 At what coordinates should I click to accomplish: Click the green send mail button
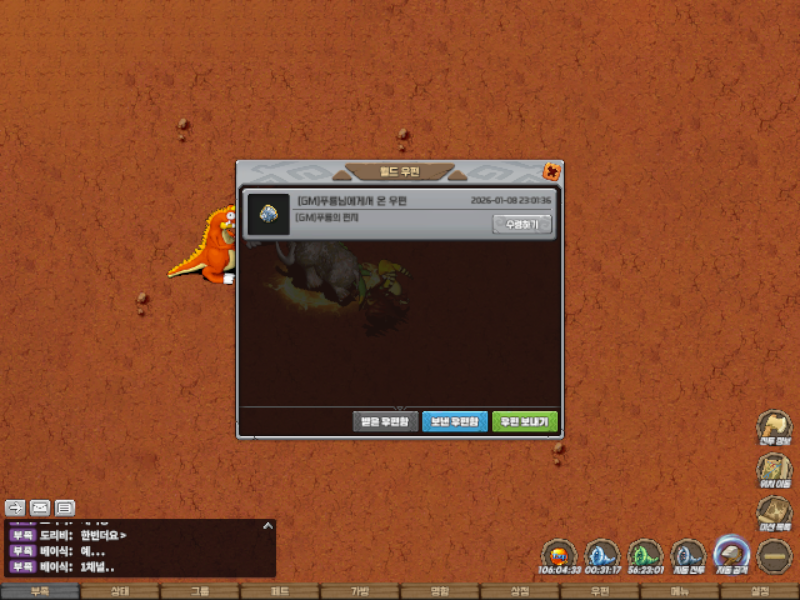point(525,422)
